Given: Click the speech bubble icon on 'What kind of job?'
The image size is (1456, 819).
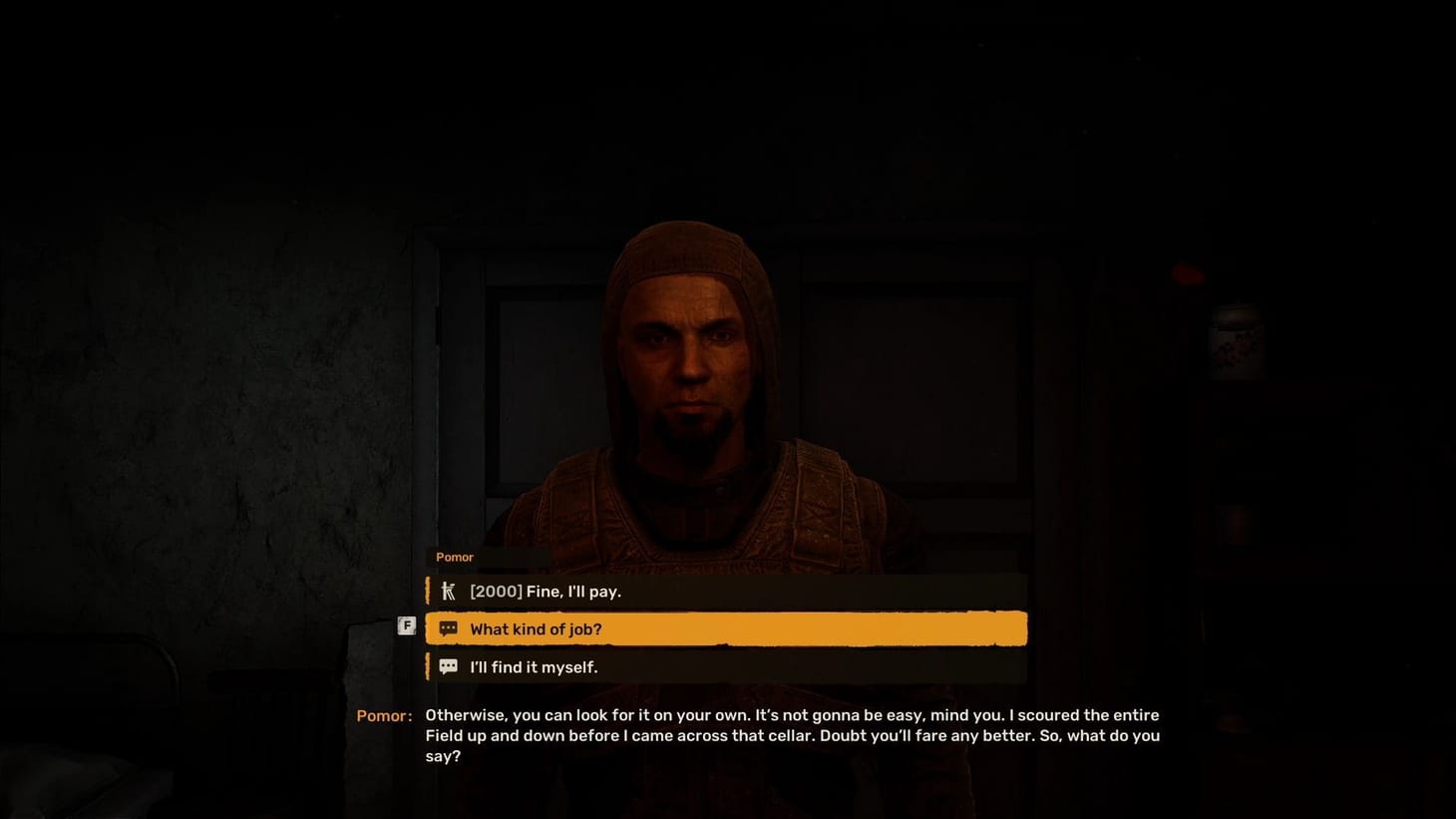Looking at the screenshot, I should point(449,628).
